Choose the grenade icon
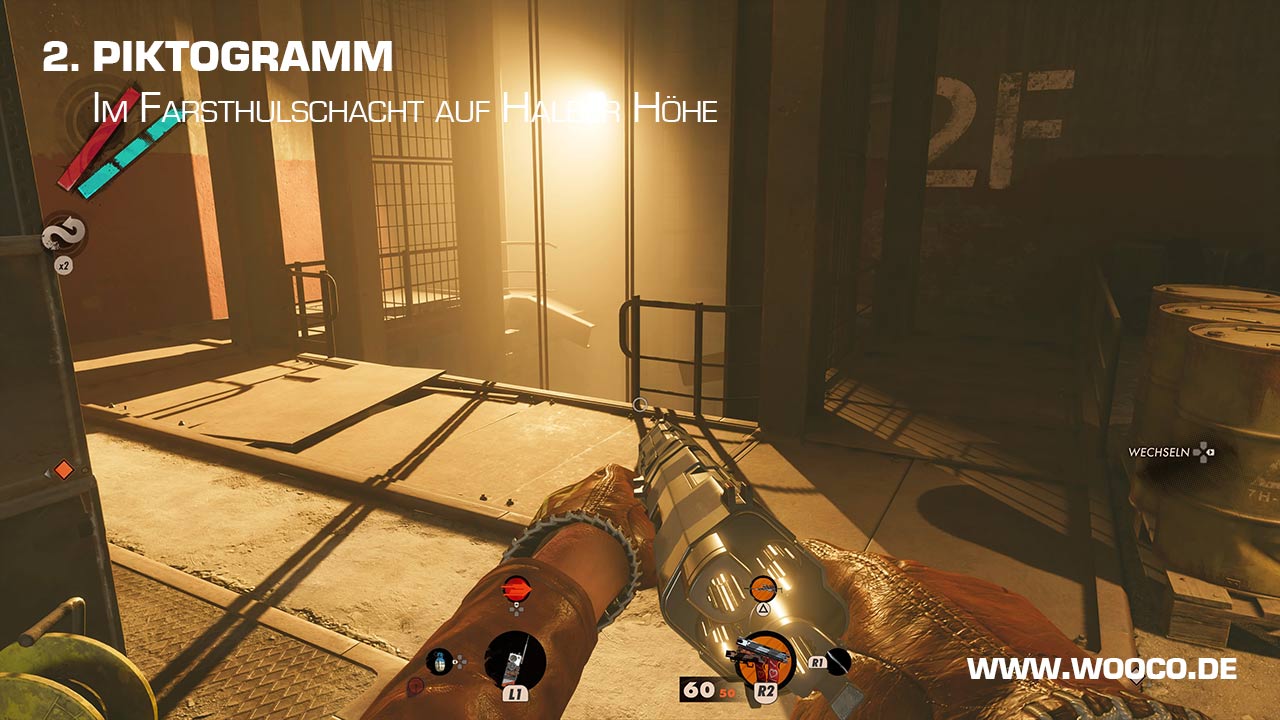 point(439,661)
